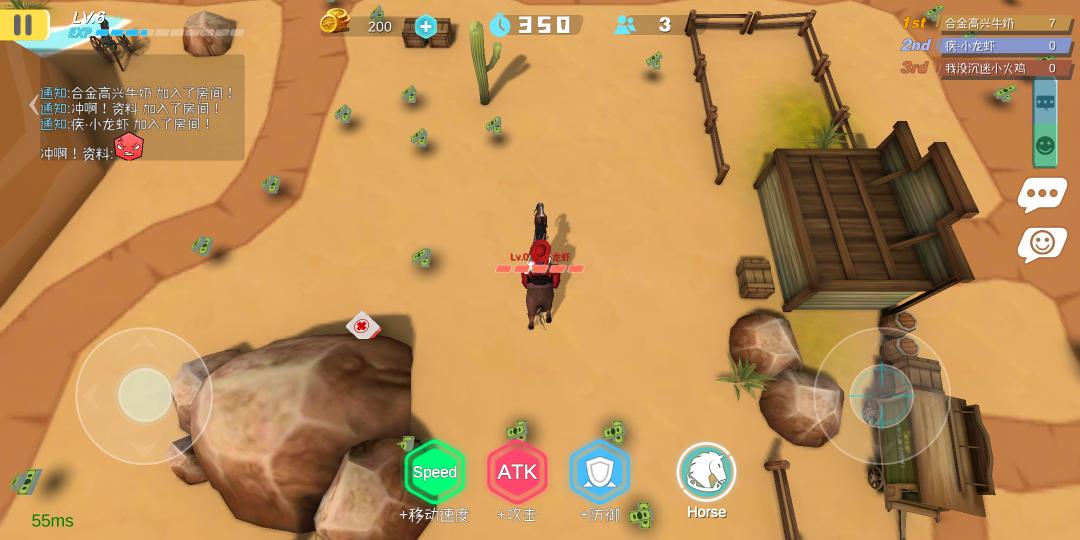Screen dimensions: 1080x540
Task: Open the emoji smiley bubble
Action: (x=1042, y=243)
